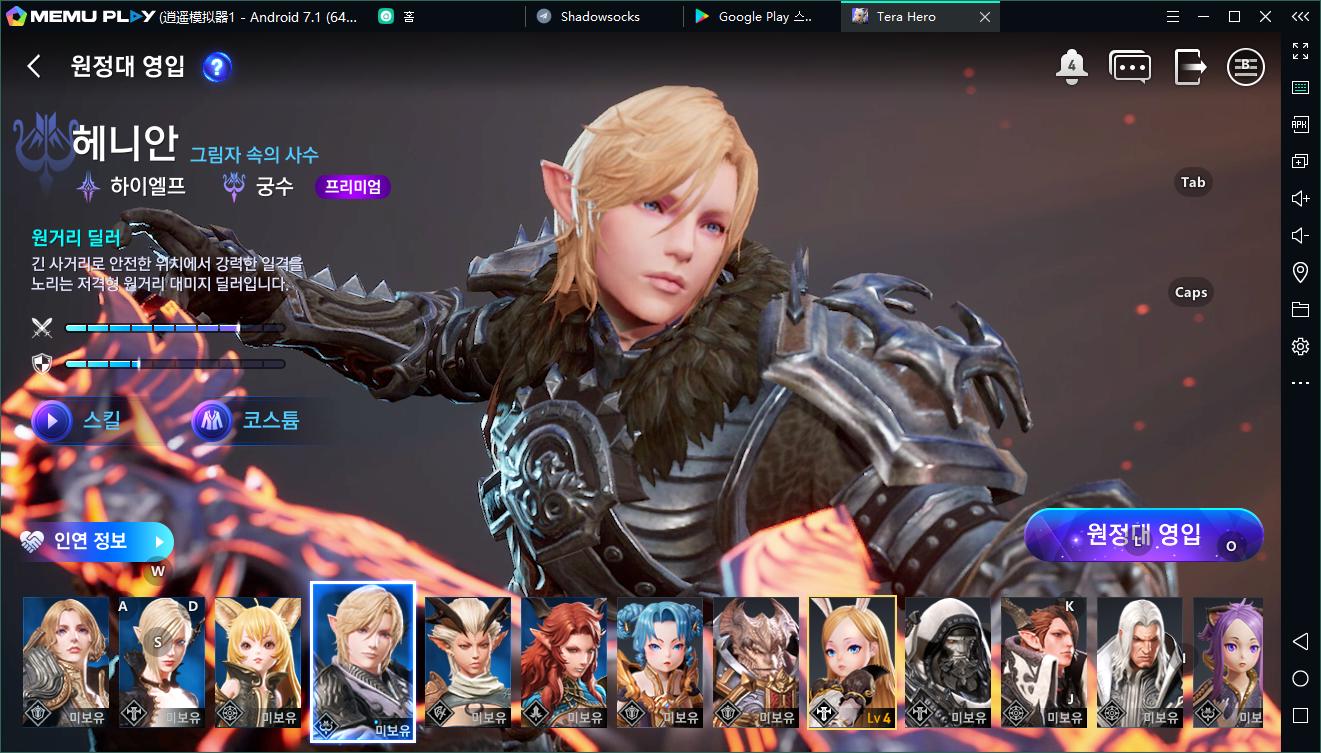
Task: Open the notification bell
Action: [1071, 67]
